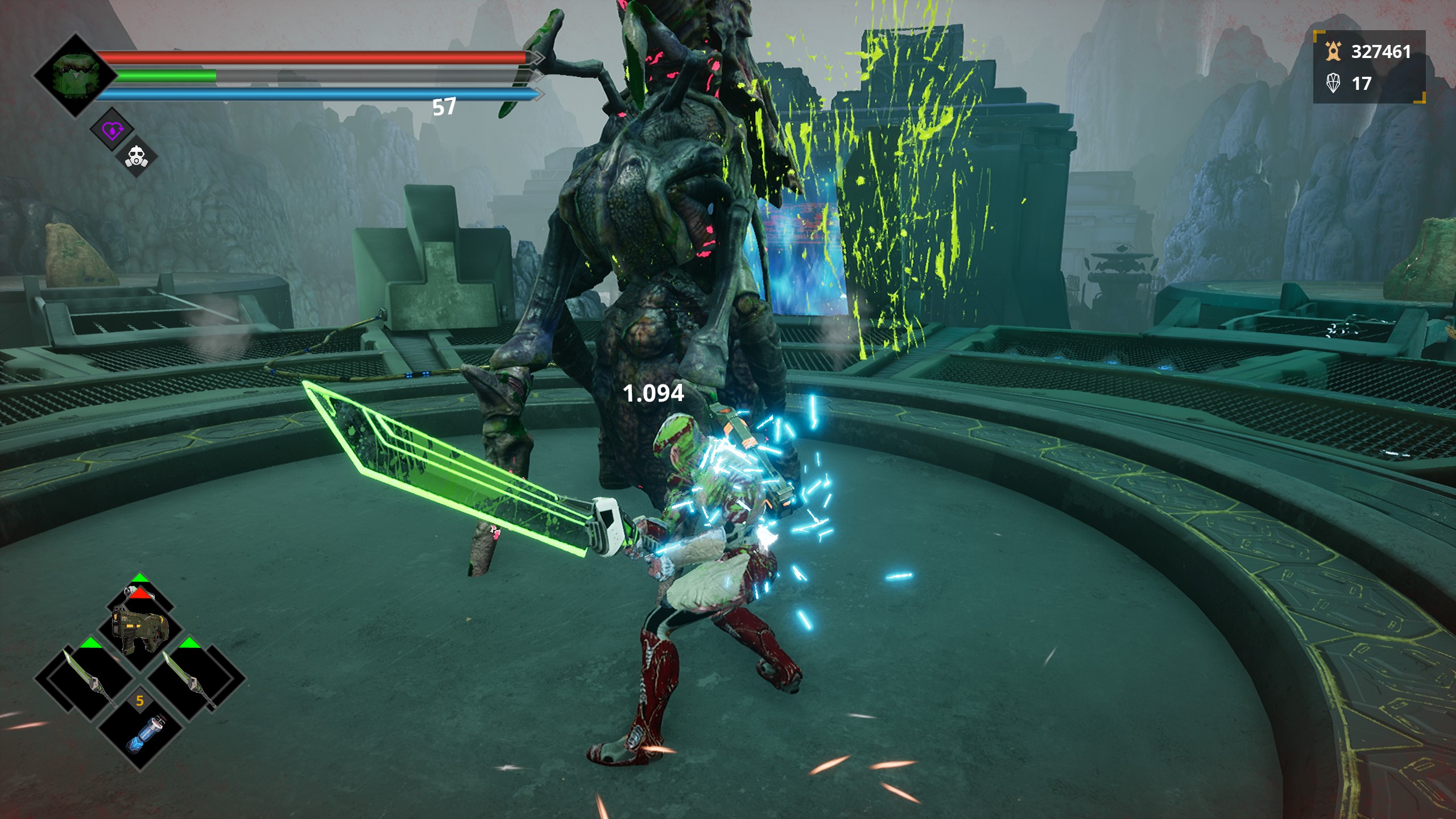Click the purple heart status icon
The image size is (1456, 819).
111,130
